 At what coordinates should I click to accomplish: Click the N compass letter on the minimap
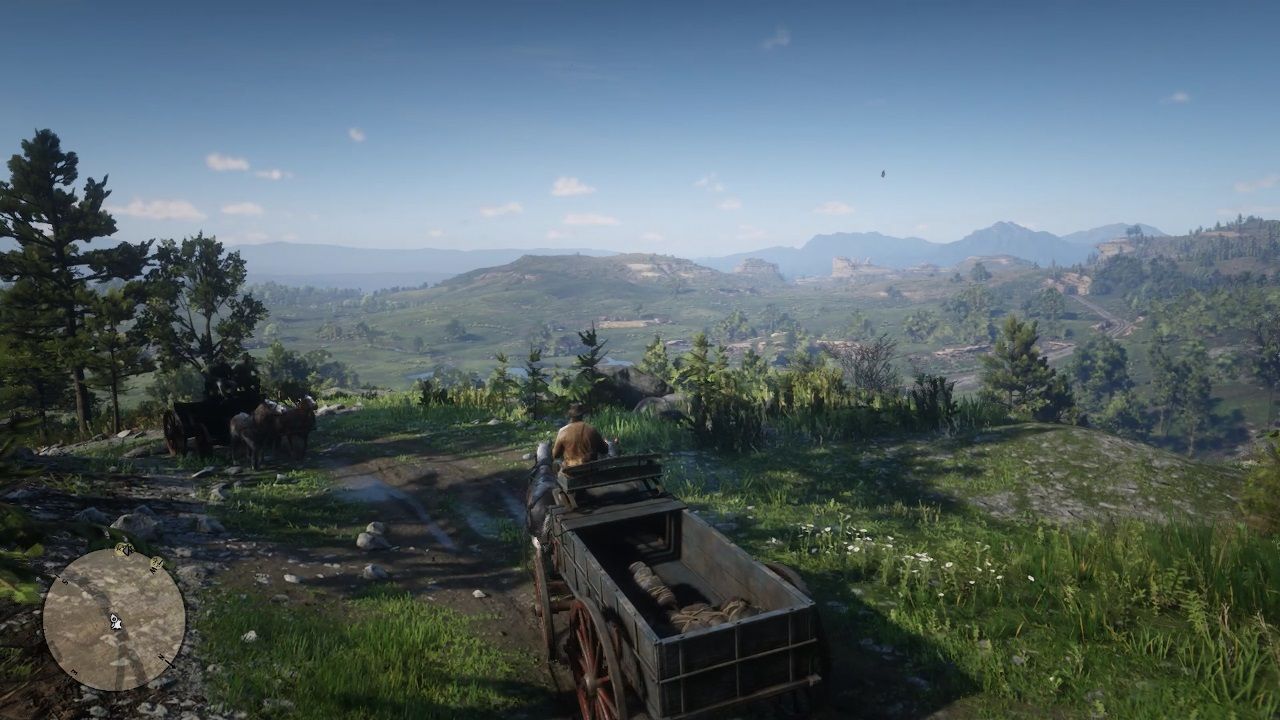point(162,657)
